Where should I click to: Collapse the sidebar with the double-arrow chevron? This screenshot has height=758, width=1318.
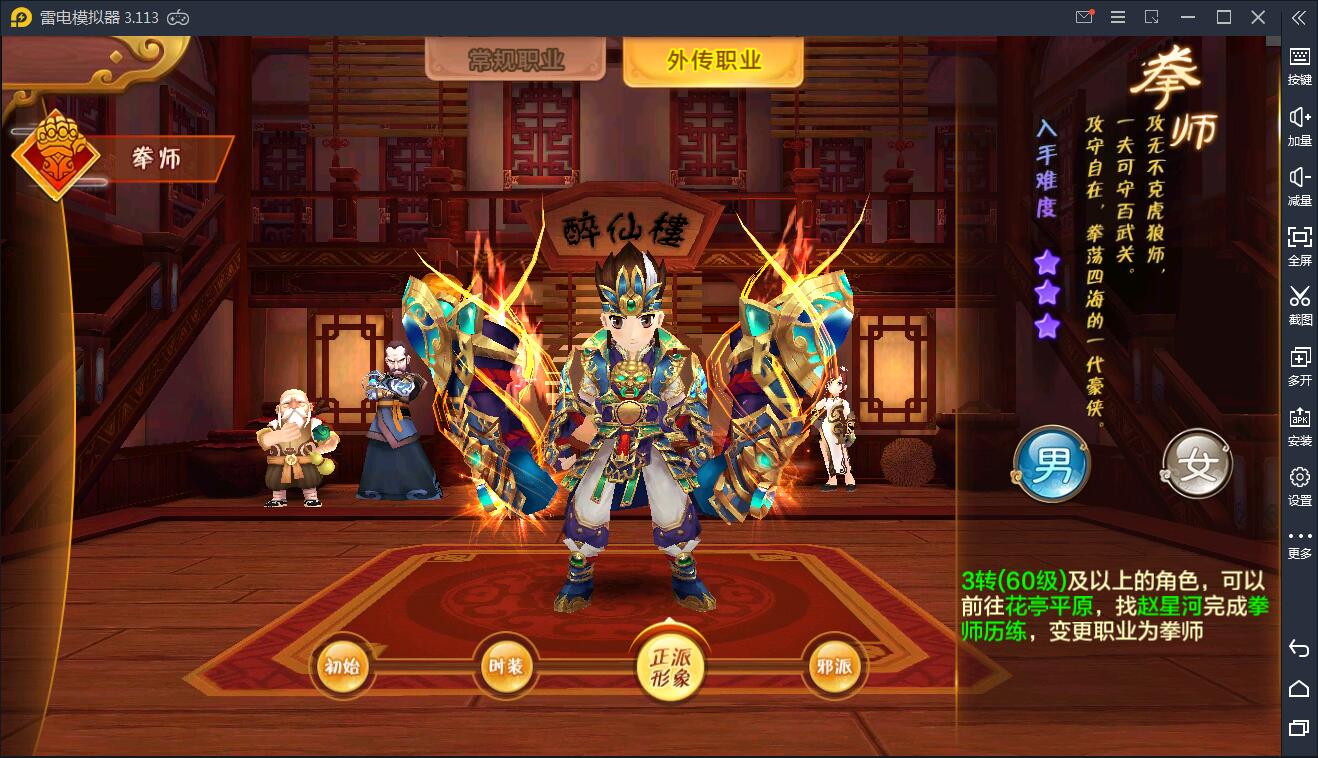[x=1301, y=17]
